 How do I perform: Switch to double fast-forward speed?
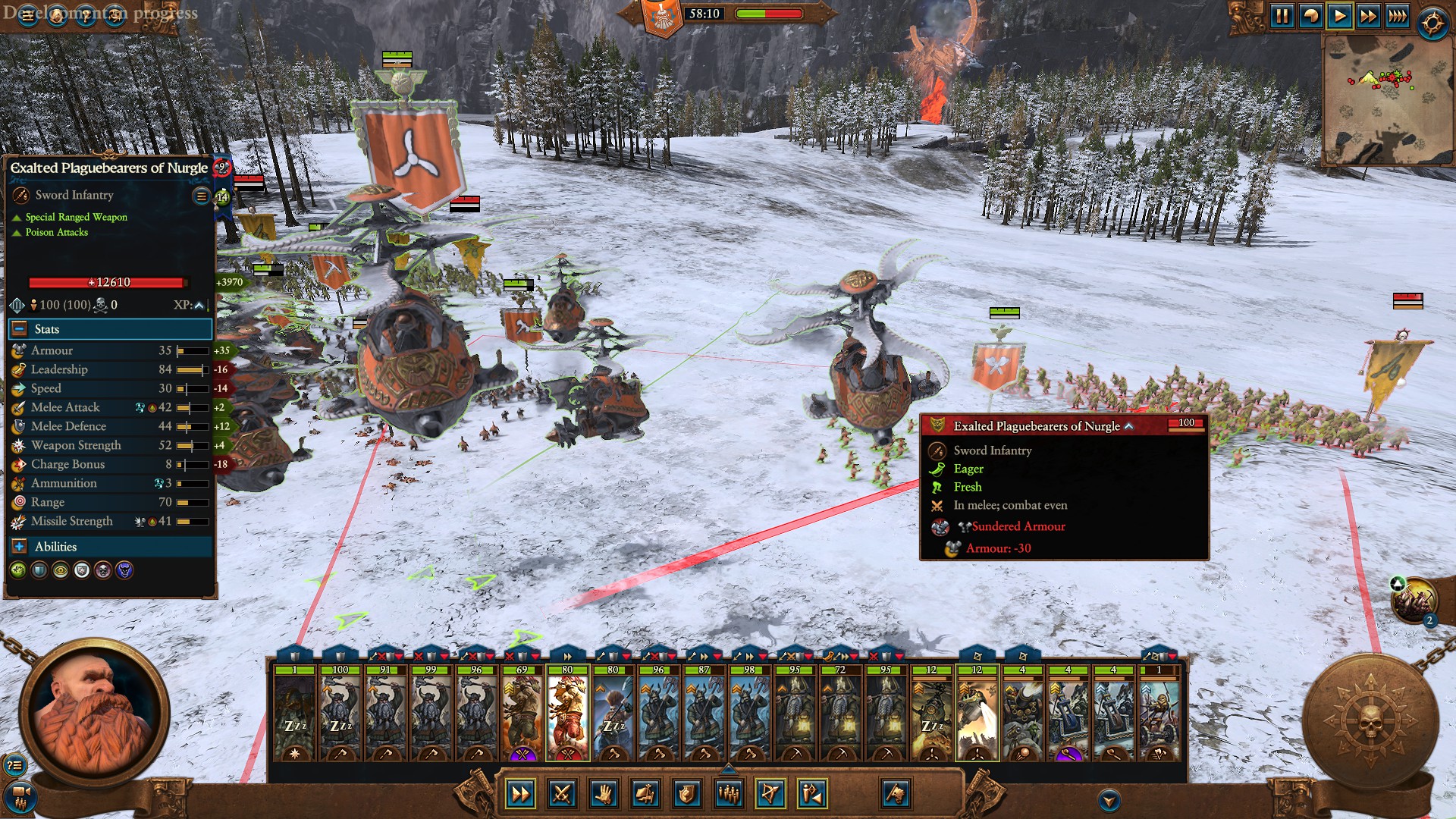1369,16
